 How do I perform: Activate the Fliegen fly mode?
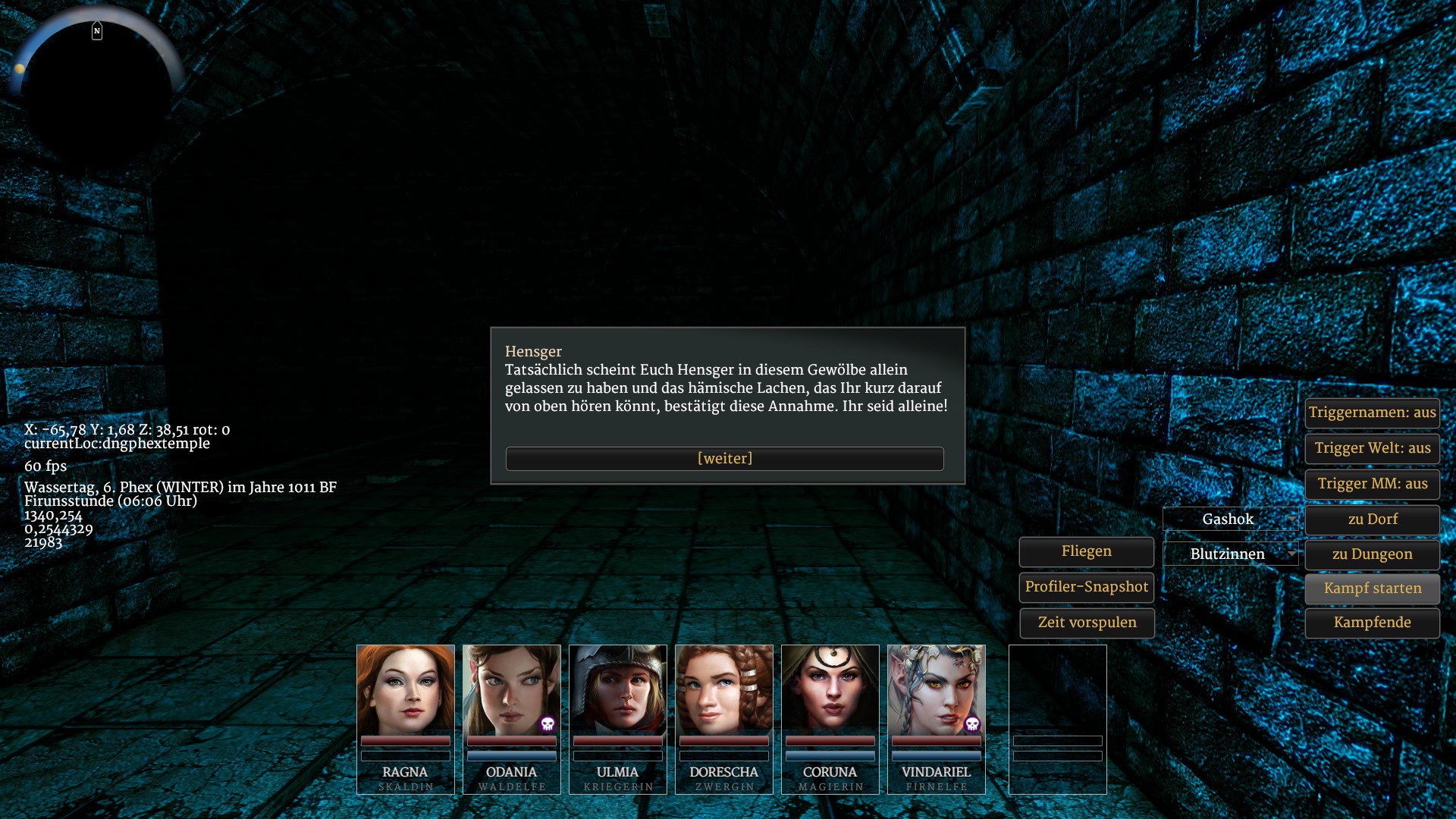click(1086, 551)
